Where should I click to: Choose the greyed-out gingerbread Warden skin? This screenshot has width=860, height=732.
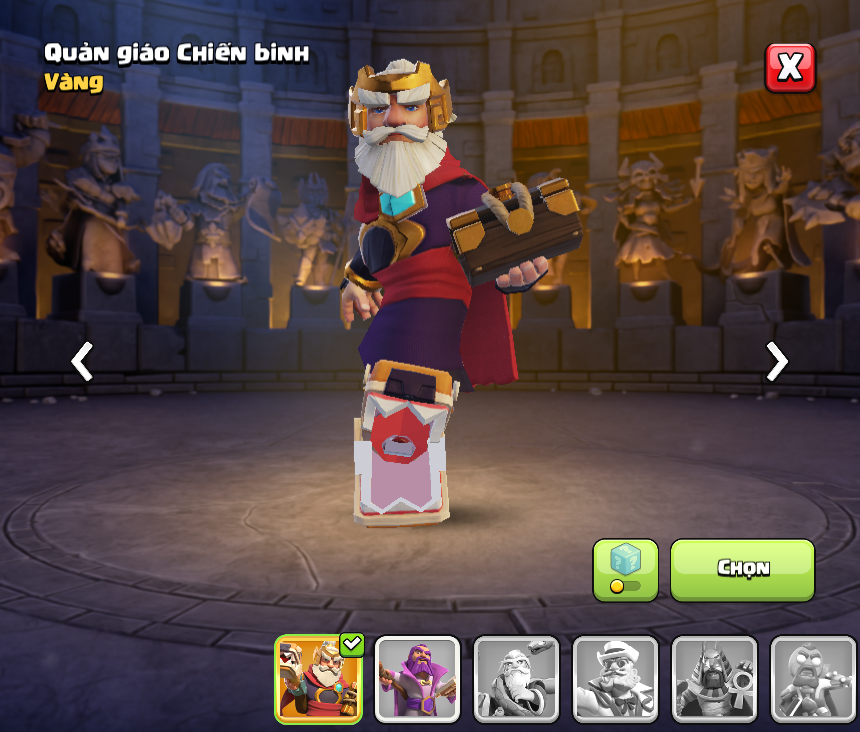[812, 678]
